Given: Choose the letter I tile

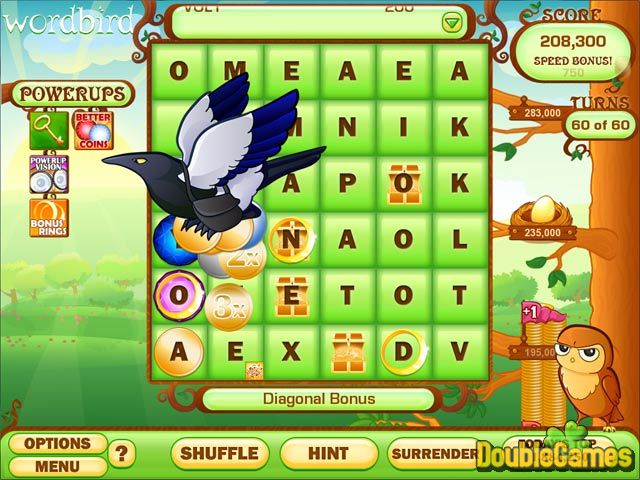Looking at the screenshot, I should (403, 127).
